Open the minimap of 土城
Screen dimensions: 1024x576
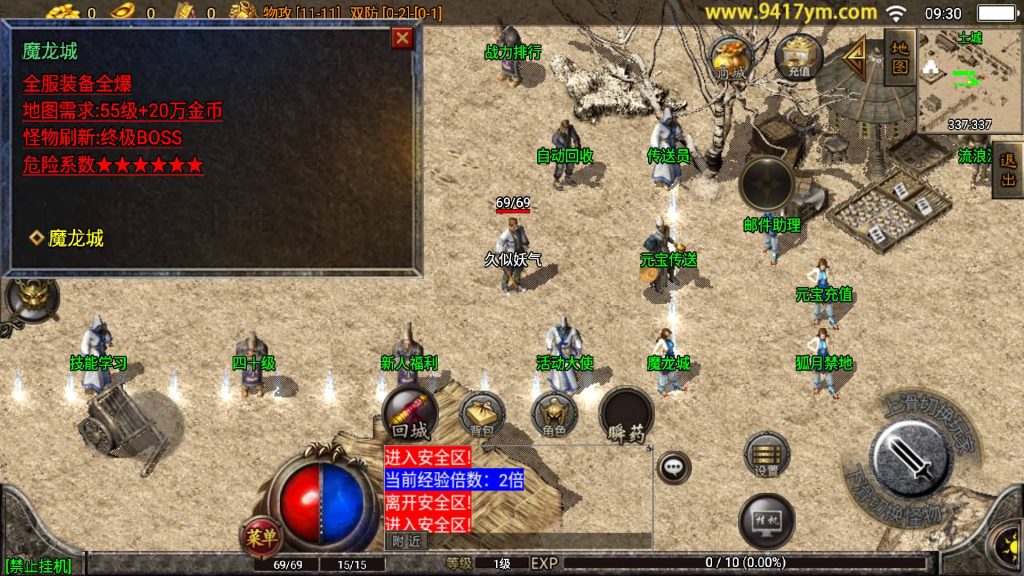coord(969,82)
